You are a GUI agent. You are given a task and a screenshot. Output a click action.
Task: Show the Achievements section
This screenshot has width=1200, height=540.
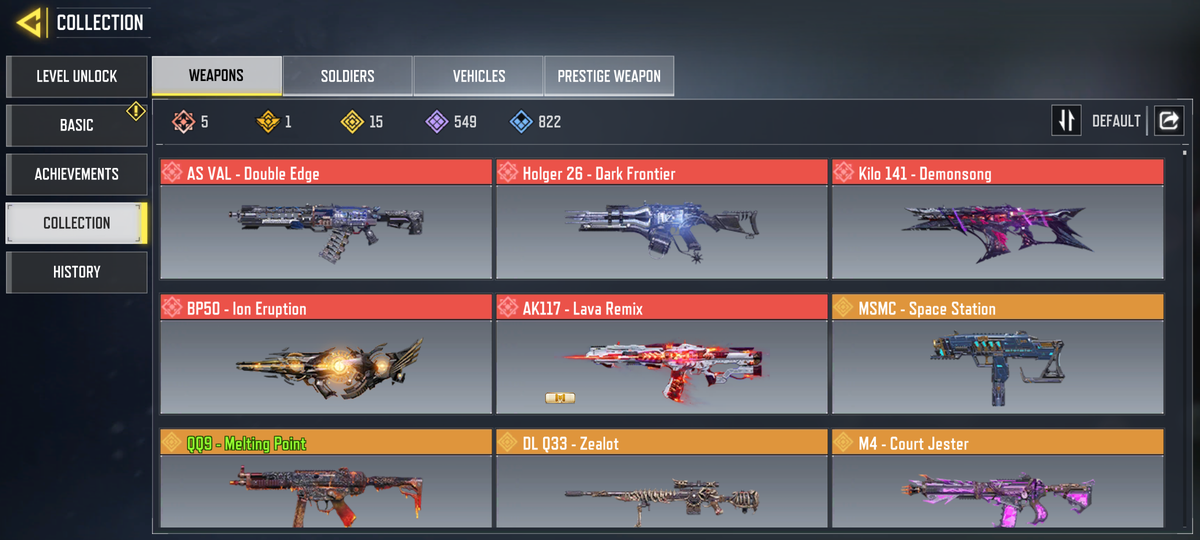click(76, 174)
